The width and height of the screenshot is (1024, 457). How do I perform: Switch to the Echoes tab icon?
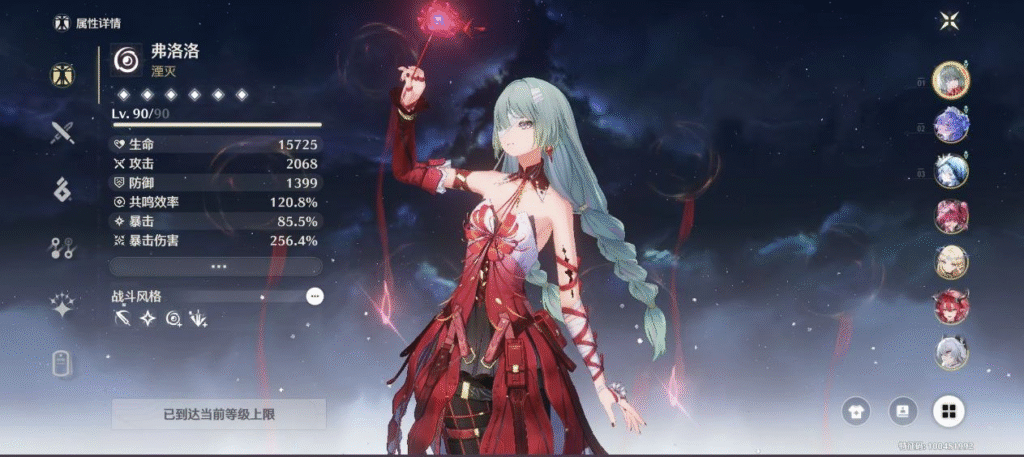62,189
